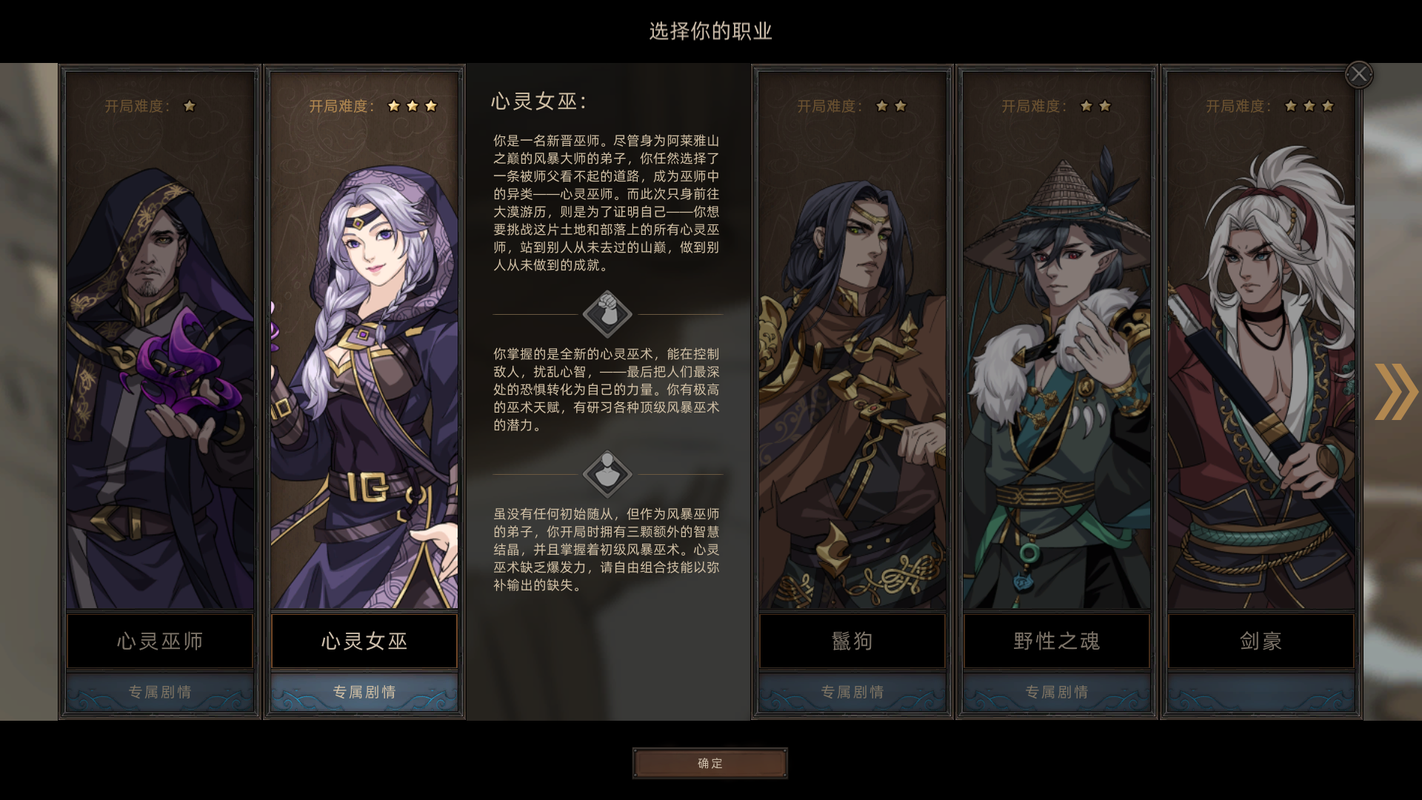This screenshot has width=1422, height=800.
Task: Open 专属剧情 under 心灵女巫
Action: pyautogui.click(x=364, y=691)
